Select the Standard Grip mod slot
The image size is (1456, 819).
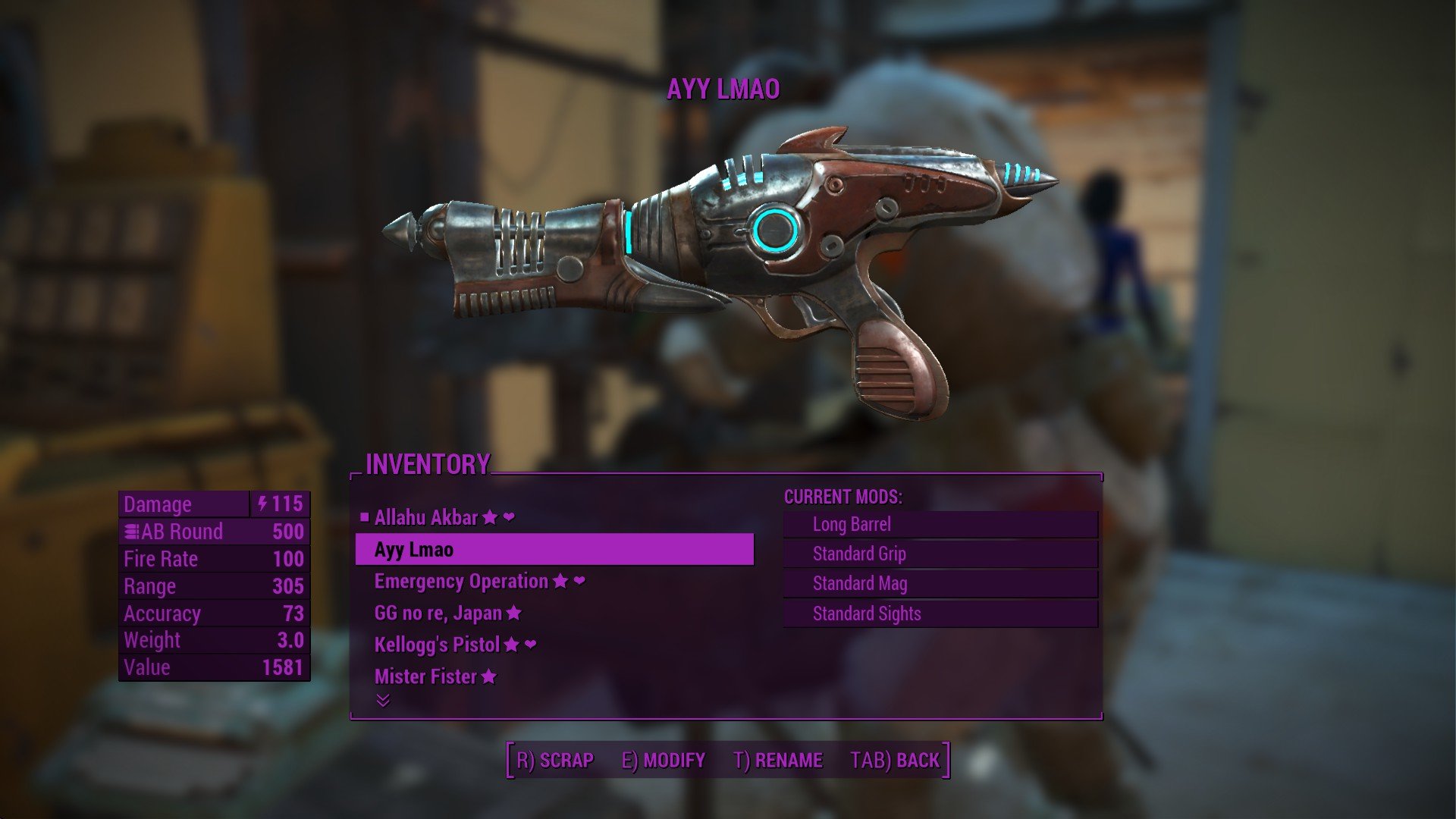940,554
